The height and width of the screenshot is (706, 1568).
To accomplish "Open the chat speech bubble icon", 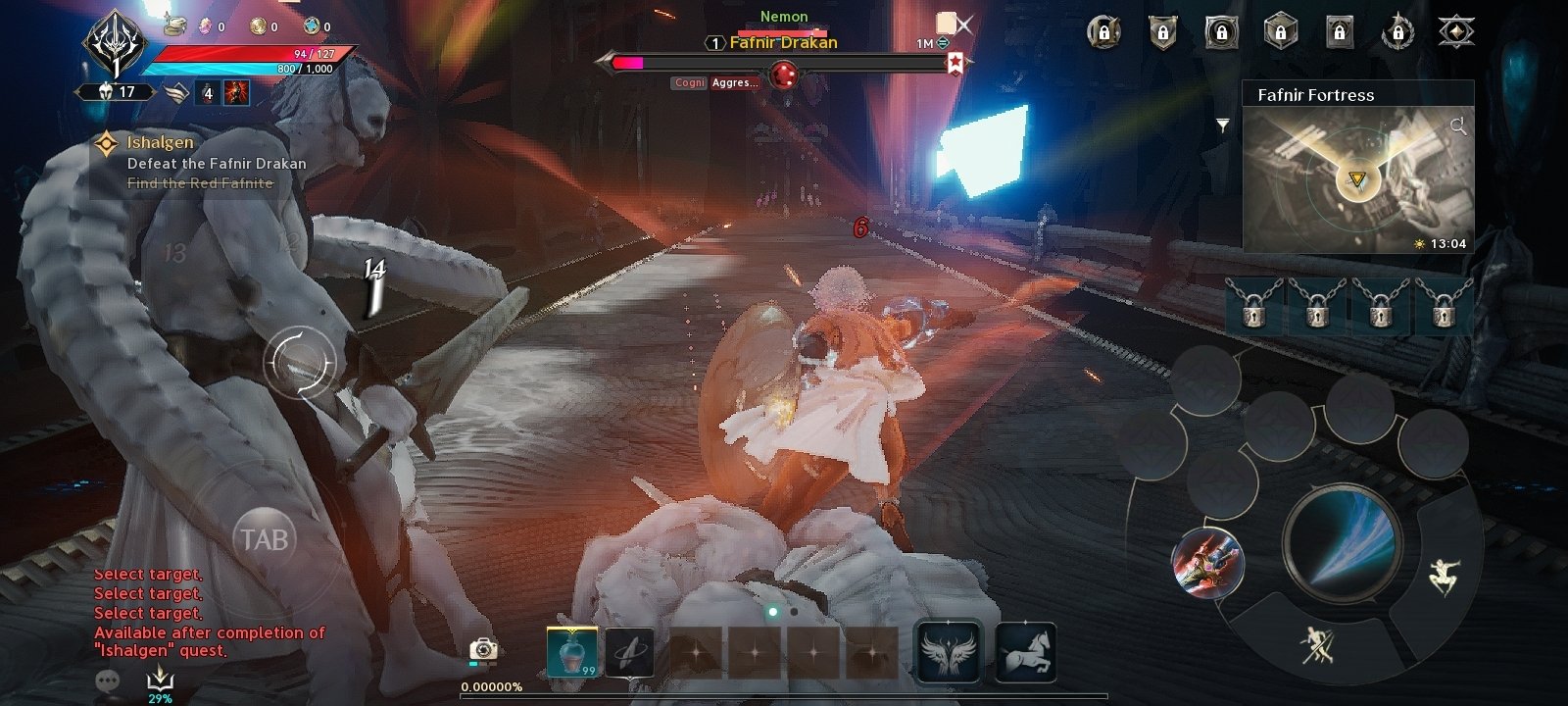I will click(108, 680).
